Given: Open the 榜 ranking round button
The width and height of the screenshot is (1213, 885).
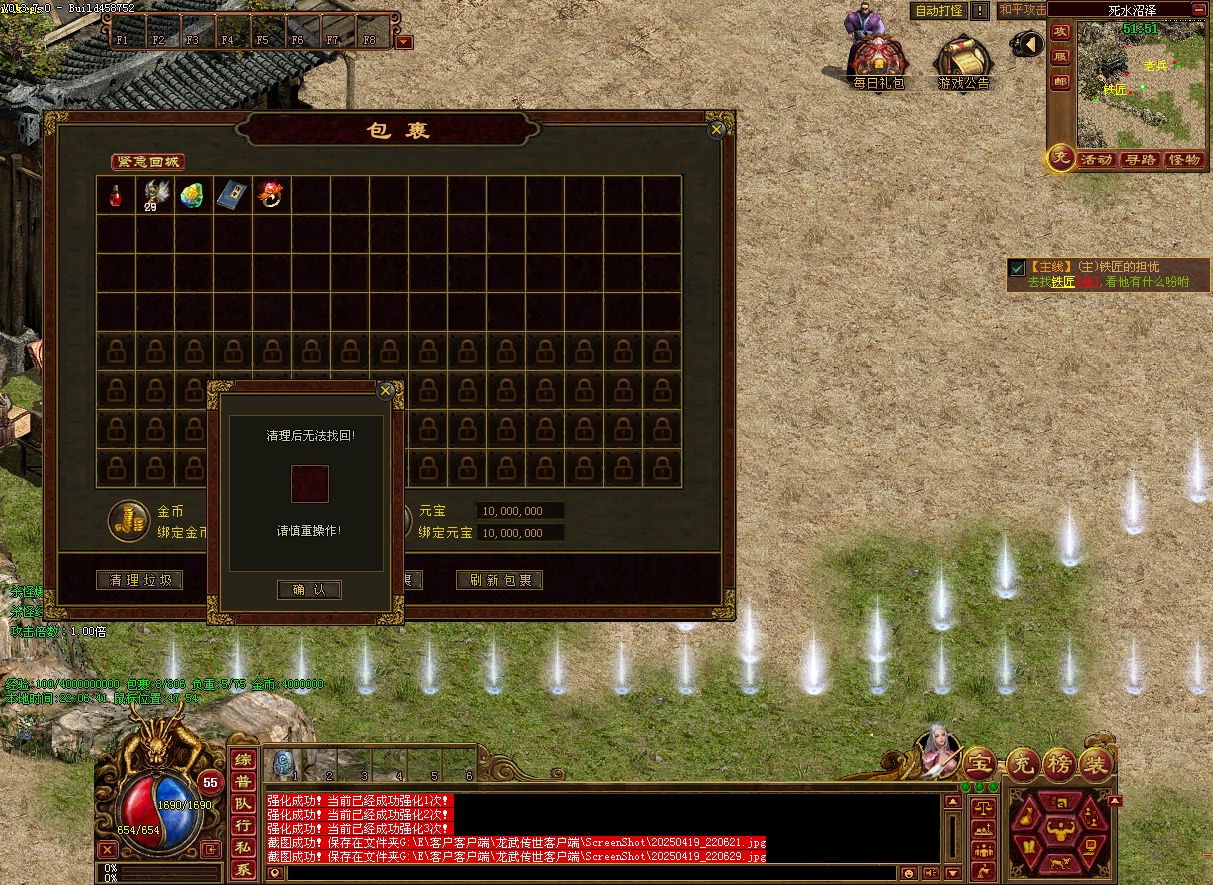Looking at the screenshot, I should click(x=1059, y=764).
